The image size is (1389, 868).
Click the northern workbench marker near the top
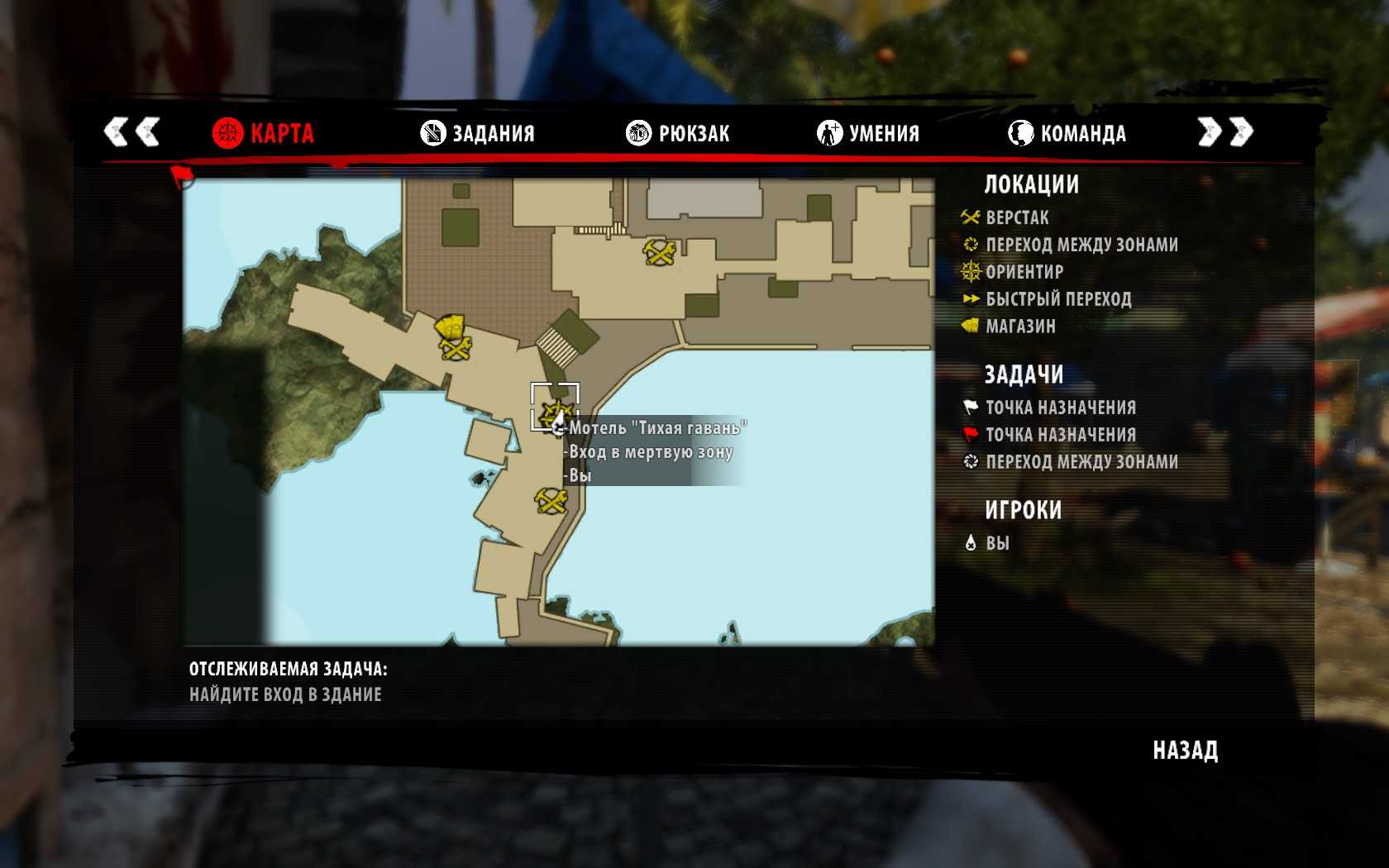pos(660,252)
